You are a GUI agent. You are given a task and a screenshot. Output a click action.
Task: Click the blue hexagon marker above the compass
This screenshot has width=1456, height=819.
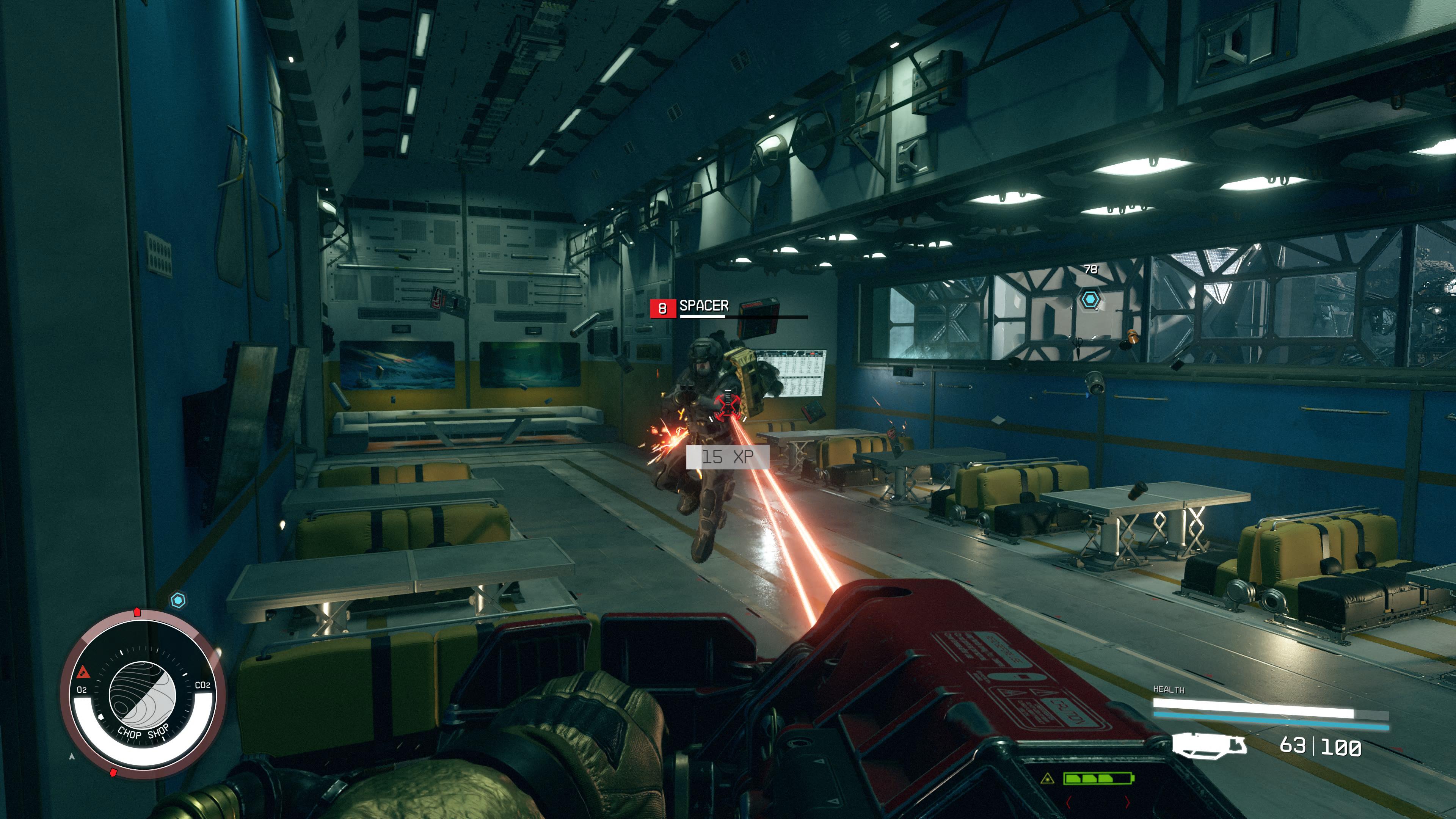tap(178, 600)
